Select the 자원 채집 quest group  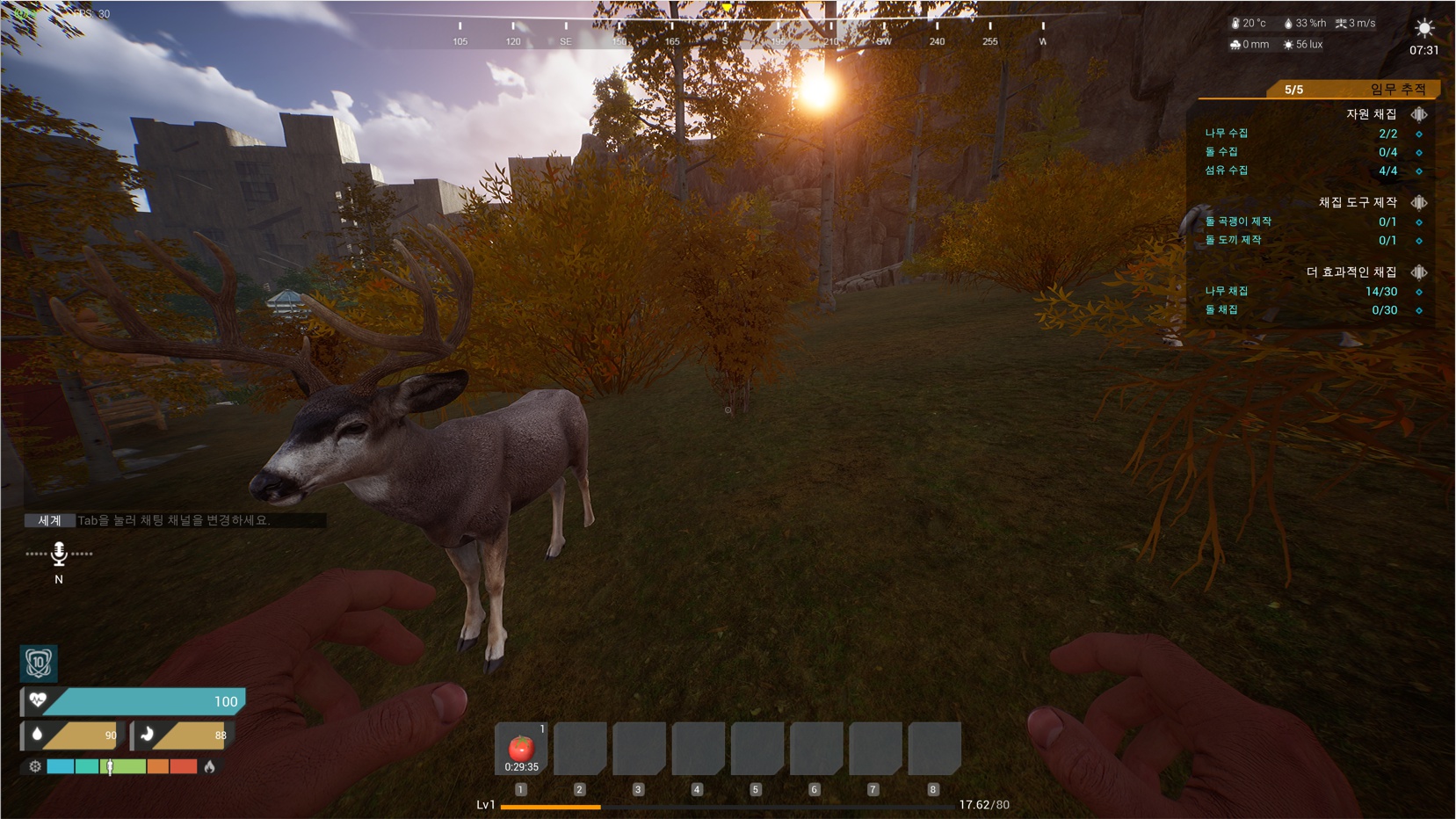pos(1371,114)
